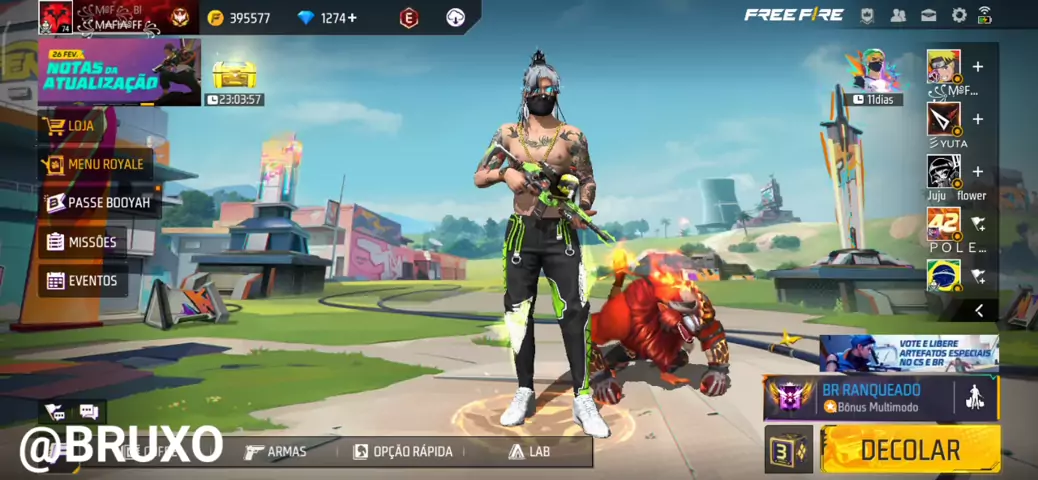The height and width of the screenshot is (480, 1038).
Task: Open the MISSÕES missions list
Action: point(82,242)
